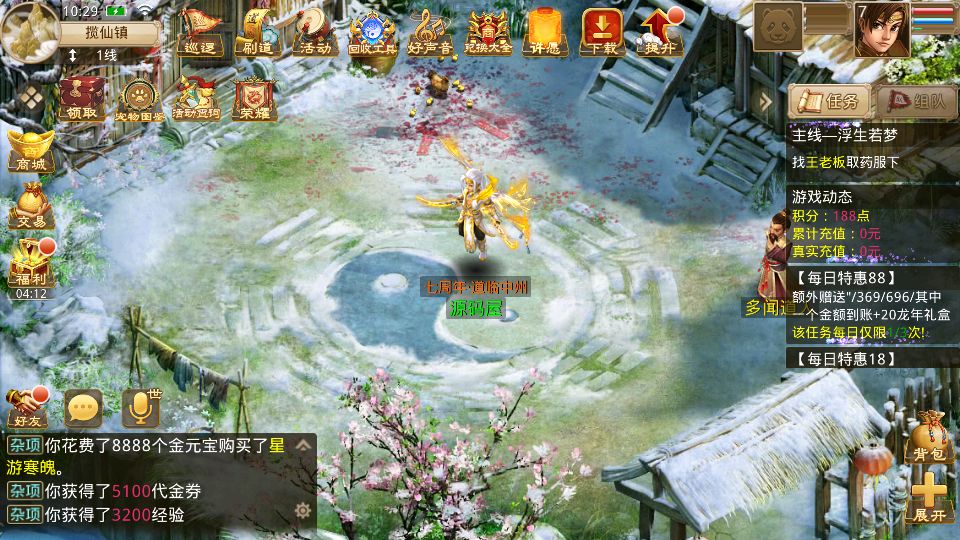Open the chat speech bubble button
Screen dimensions: 960x540
[x=84, y=408]
